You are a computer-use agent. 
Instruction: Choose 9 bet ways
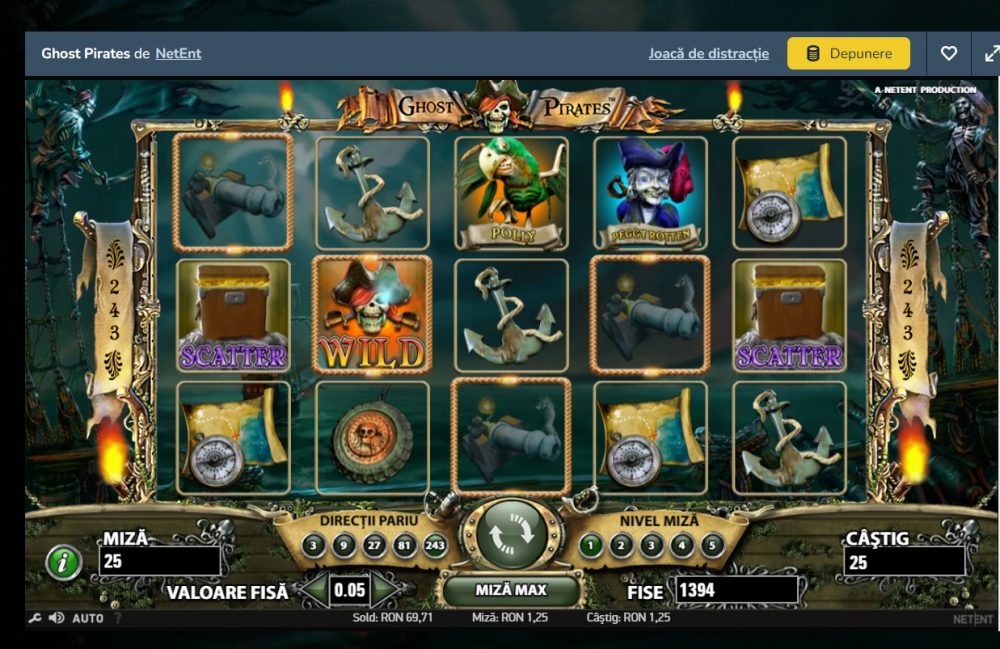(x=345, y=546)
